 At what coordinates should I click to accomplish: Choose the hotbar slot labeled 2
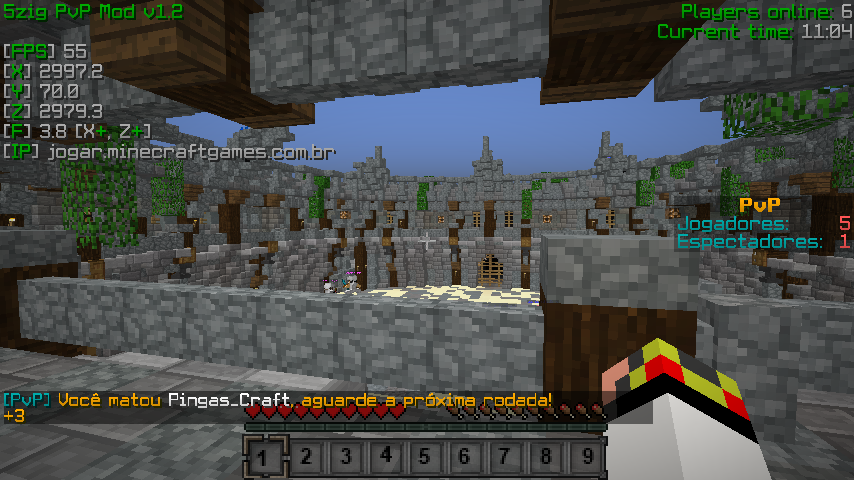click(x=306, y=458)
